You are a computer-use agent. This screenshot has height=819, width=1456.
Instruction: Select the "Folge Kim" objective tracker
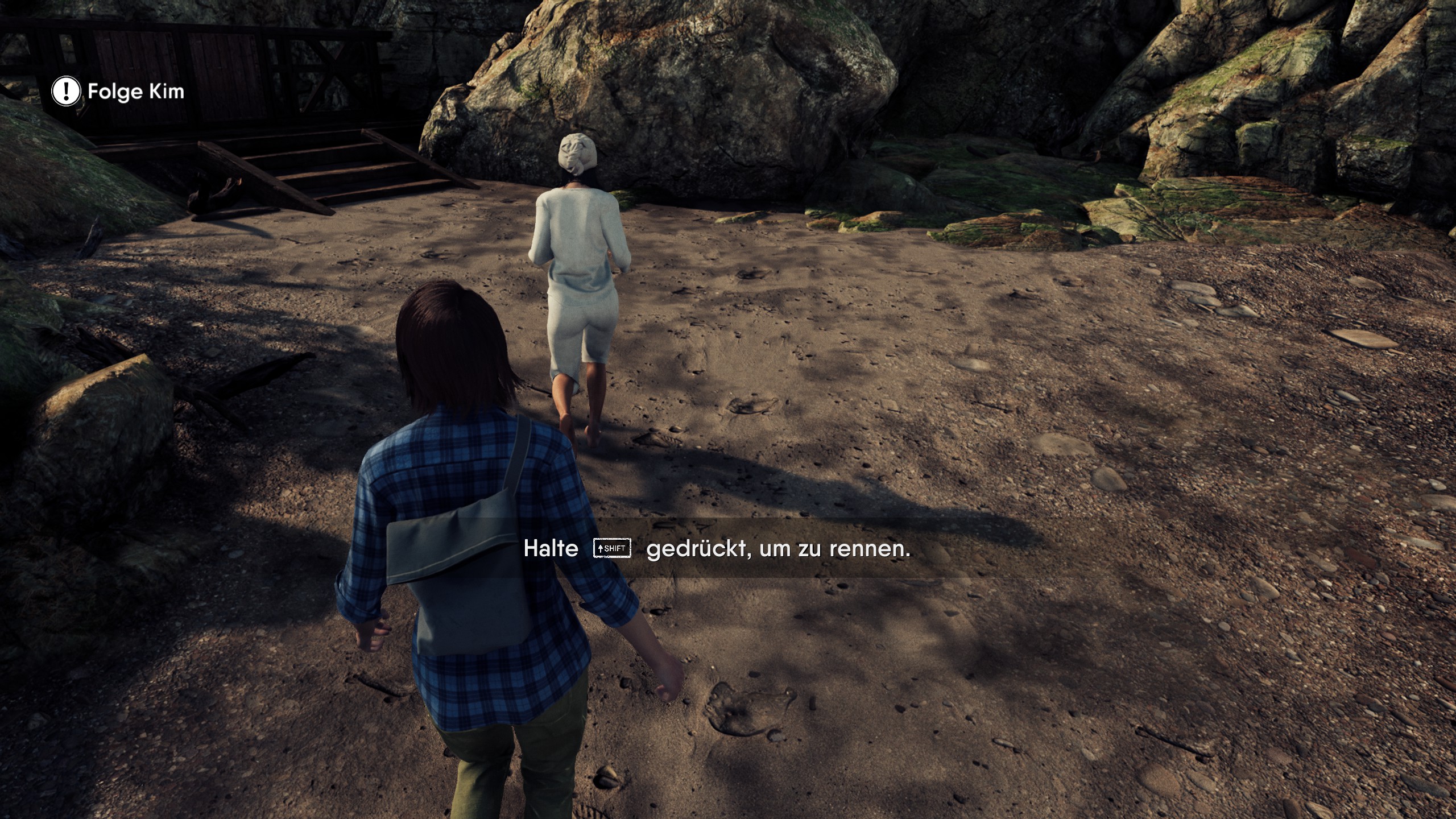click(118, 92)
